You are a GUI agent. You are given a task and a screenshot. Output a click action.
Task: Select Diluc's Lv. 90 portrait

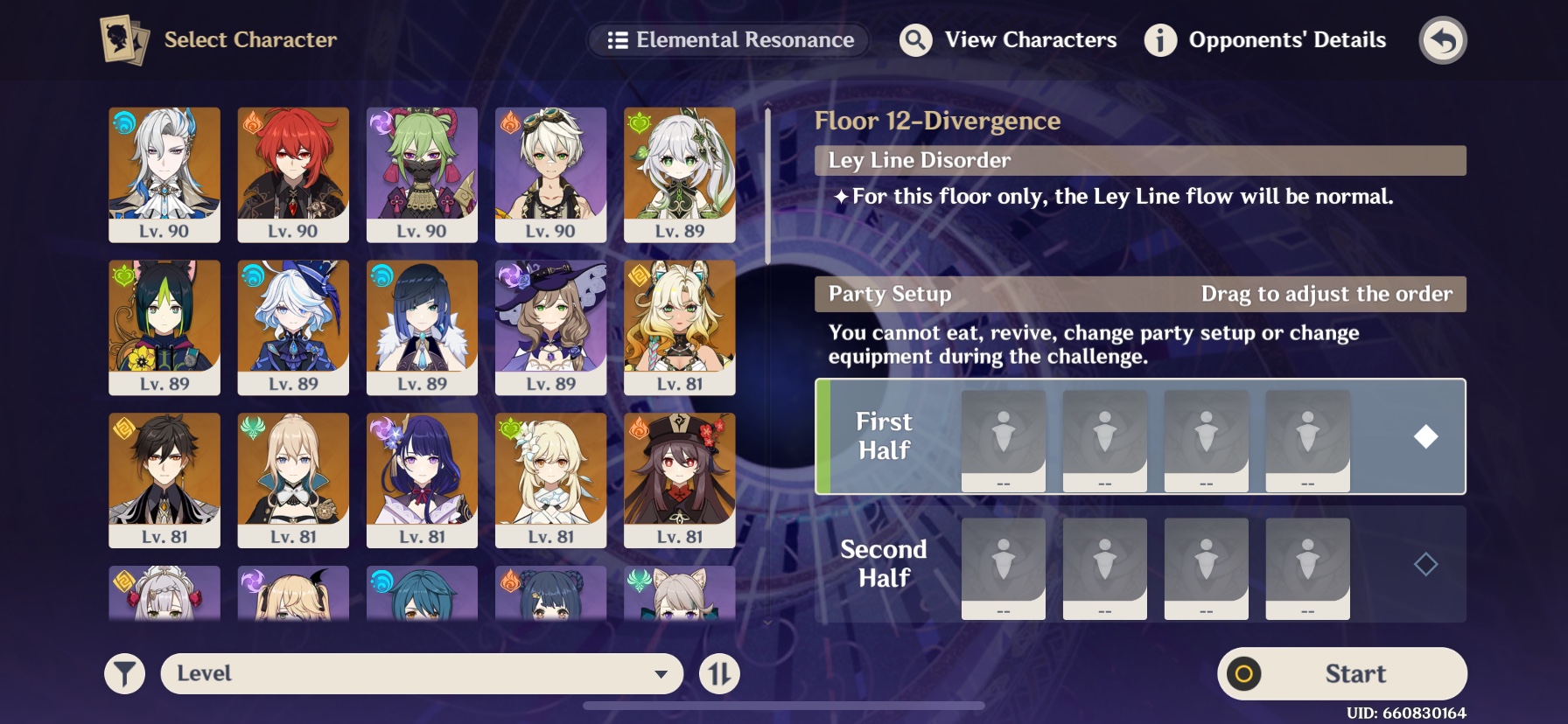point(293,173)
